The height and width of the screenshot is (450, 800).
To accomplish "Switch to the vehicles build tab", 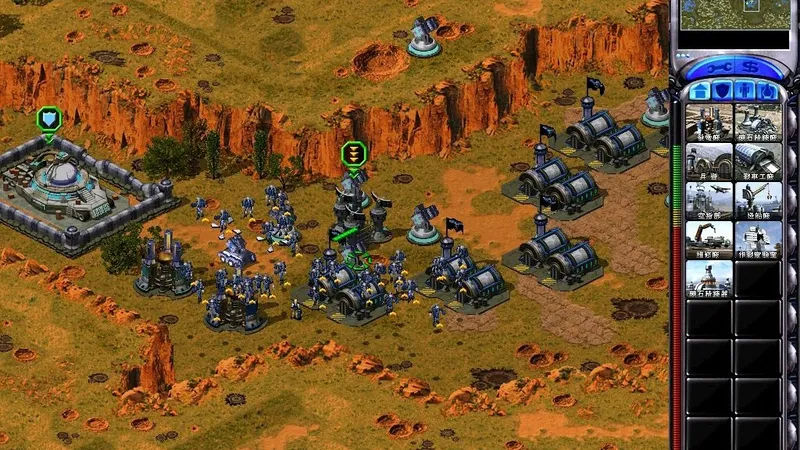I will (x=770, y=90).
